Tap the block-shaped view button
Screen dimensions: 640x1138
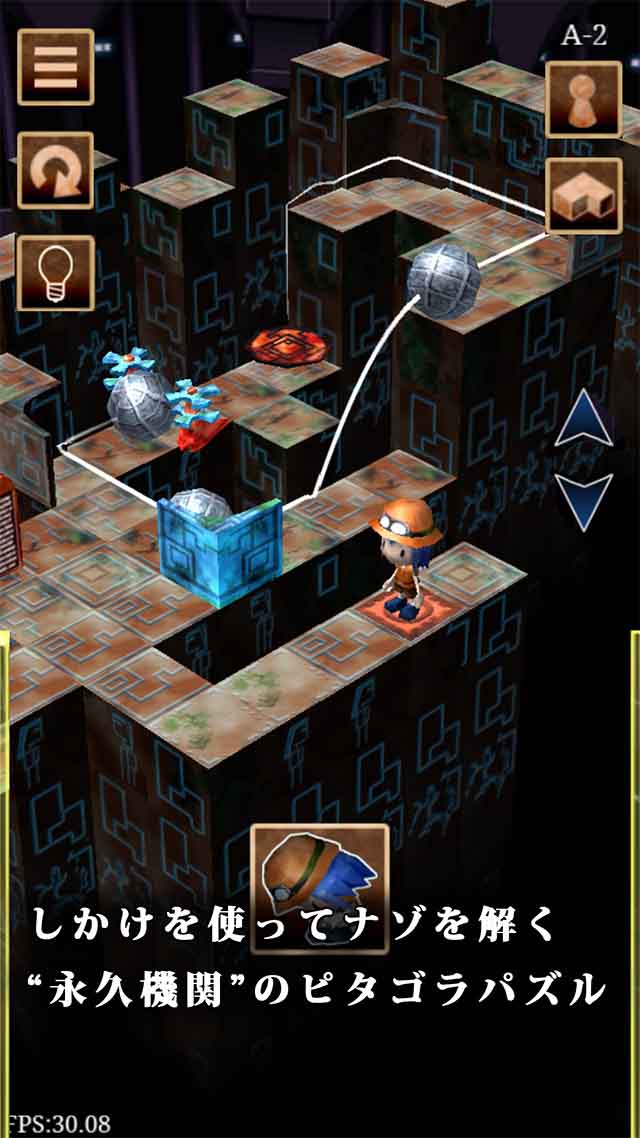coord(583,196)
